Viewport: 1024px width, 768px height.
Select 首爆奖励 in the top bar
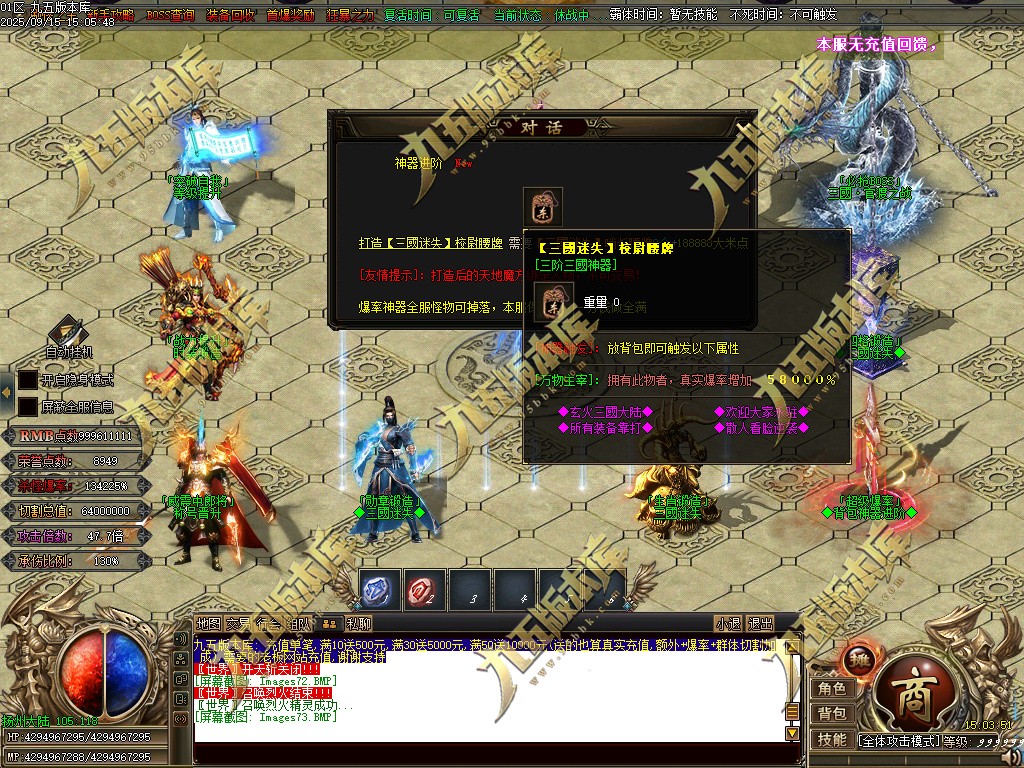point(290,16)
